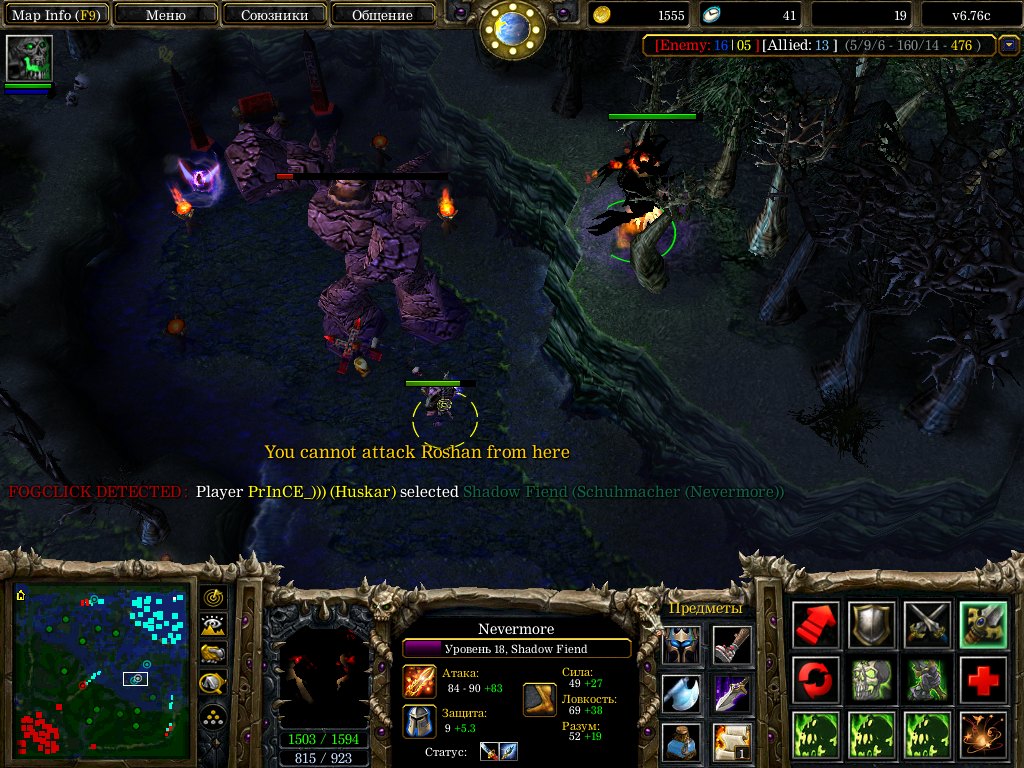Screen dimensions: 1024x768
Task: Toggle formation movement with the dots button
Action: (213, 716)
